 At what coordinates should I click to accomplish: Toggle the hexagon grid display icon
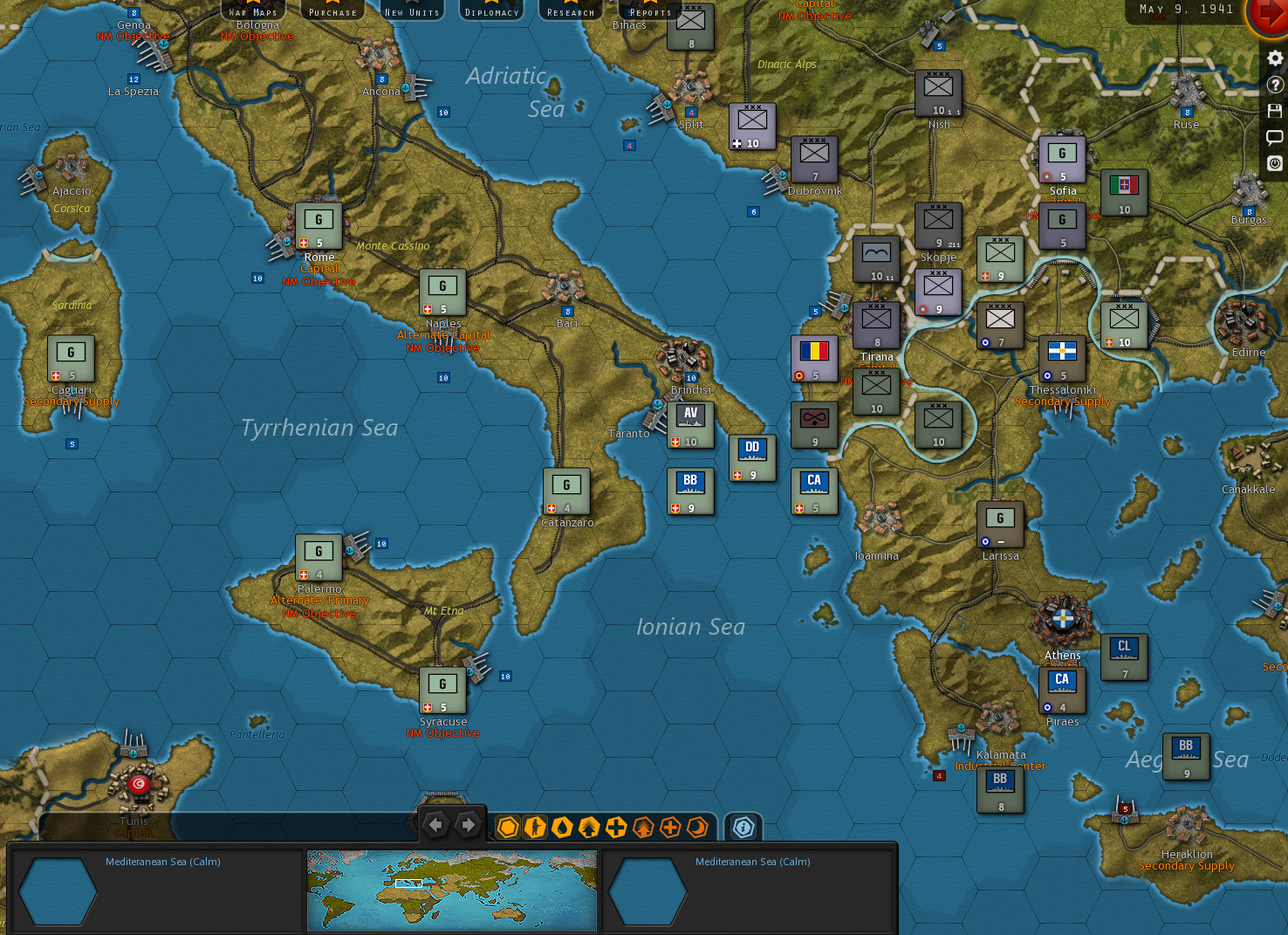click(x=507, y=828)
